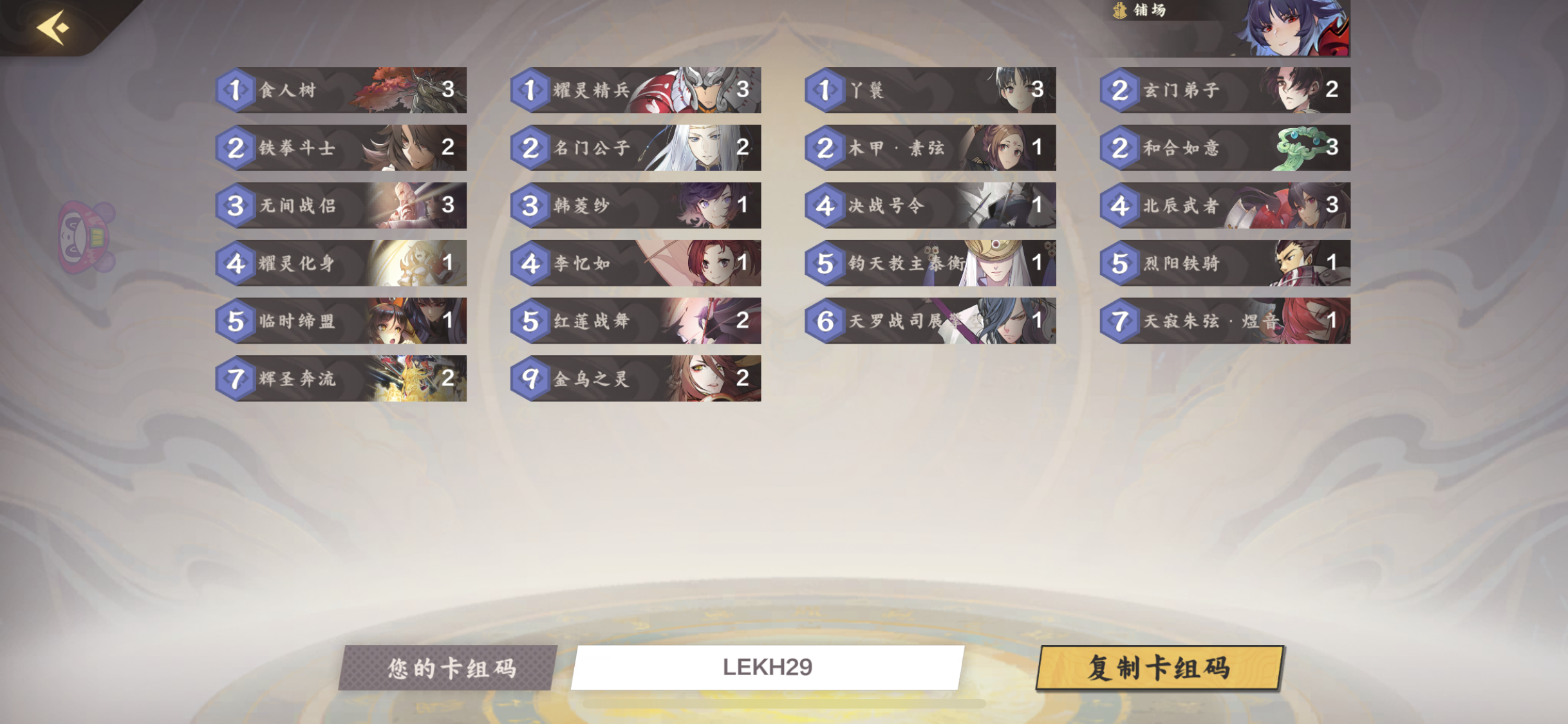Click the cost hexagon on 玄门弟子 card
Screen dimensions: 1568x724
point(1119,90)
